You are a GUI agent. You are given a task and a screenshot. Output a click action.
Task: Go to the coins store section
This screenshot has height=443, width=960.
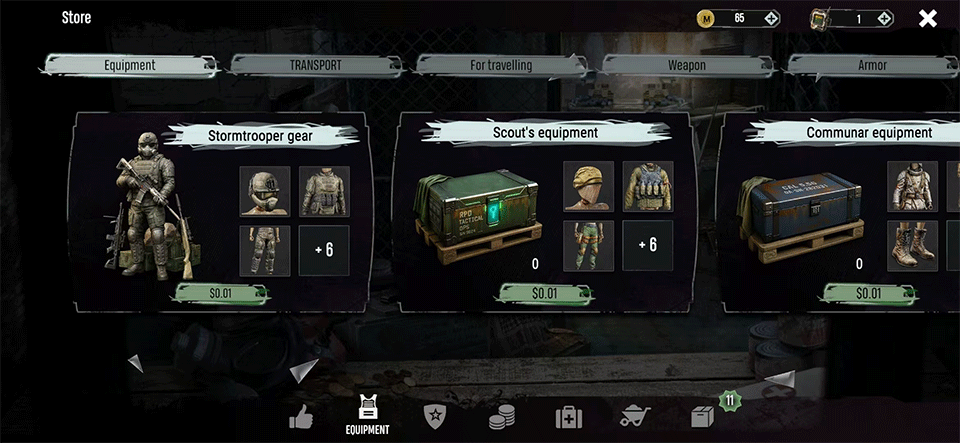(502, 416)
